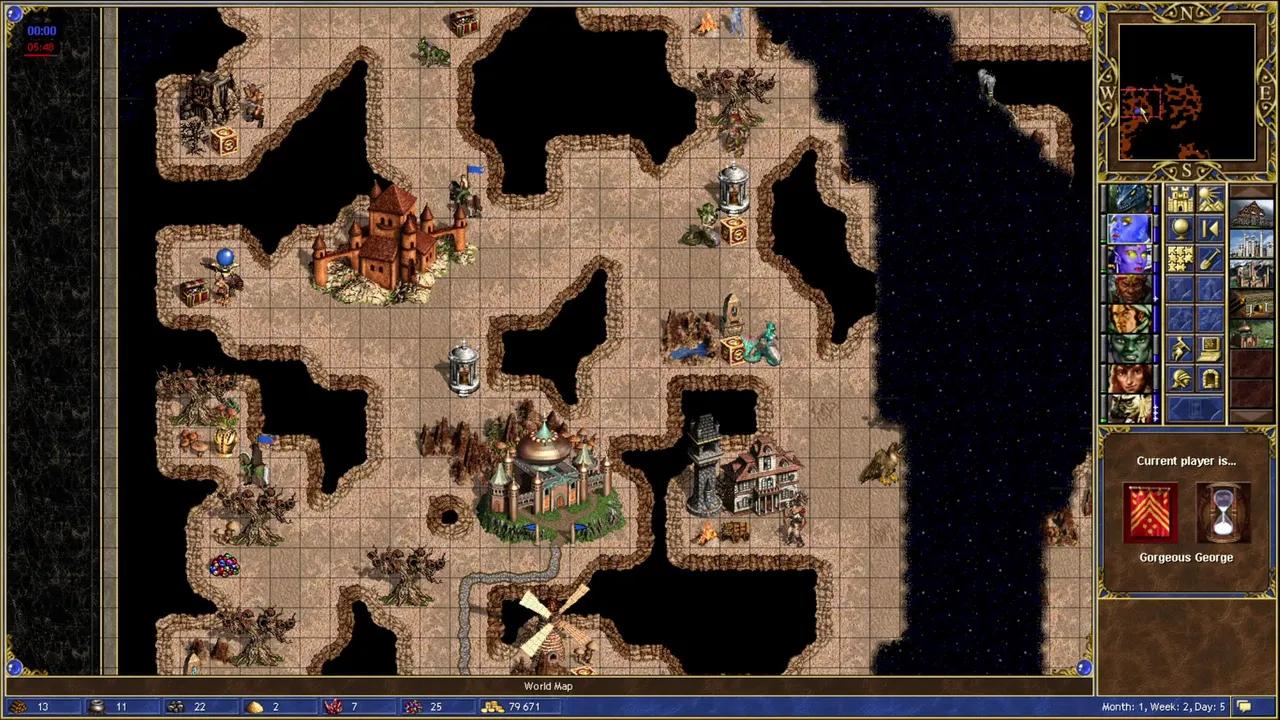The width and height of the screenshot is (1280, 720).
Task: Click the minimap to move the view
Action: [1187, 92]
